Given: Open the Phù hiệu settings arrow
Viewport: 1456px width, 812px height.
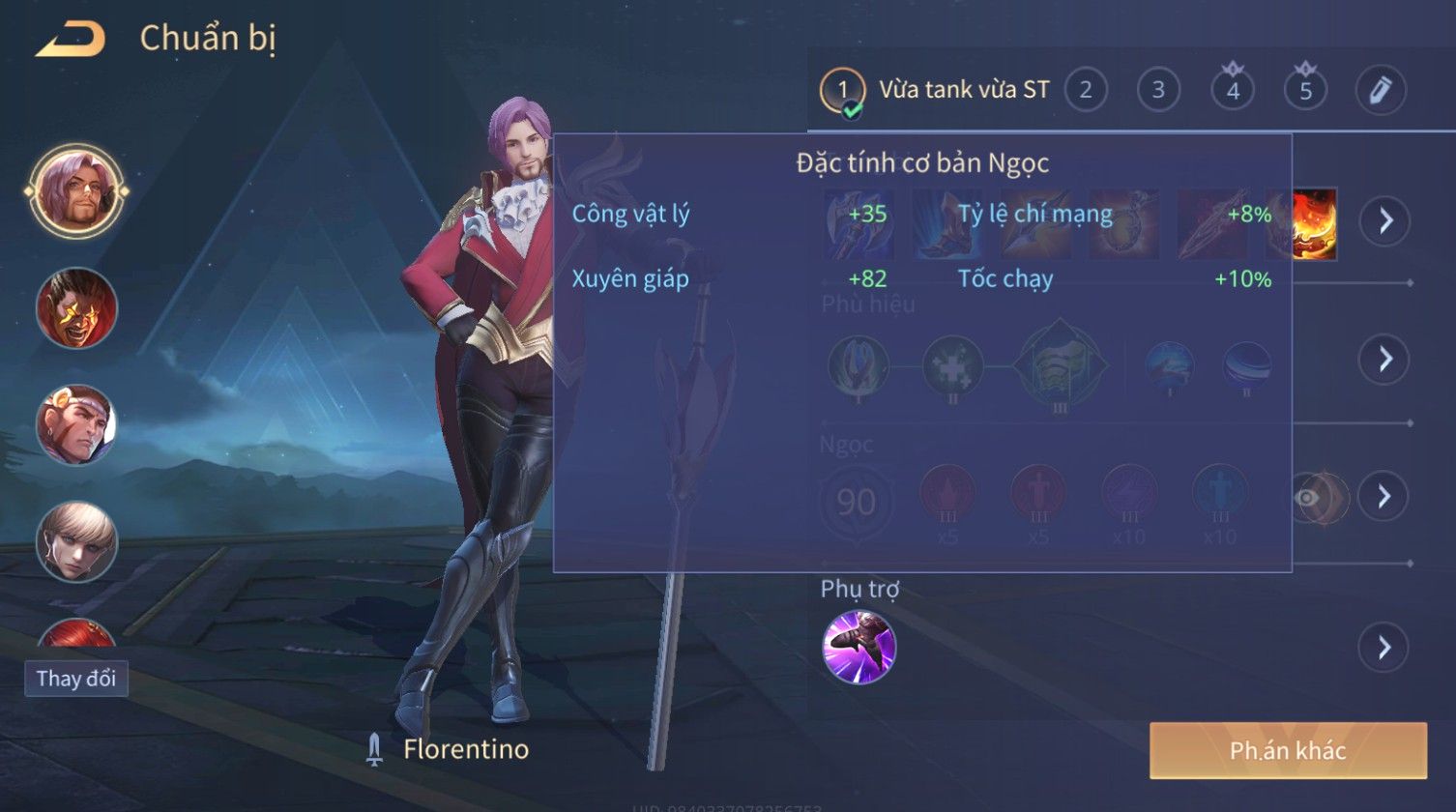Looking at the screenshot, I should coord(1385,359).
